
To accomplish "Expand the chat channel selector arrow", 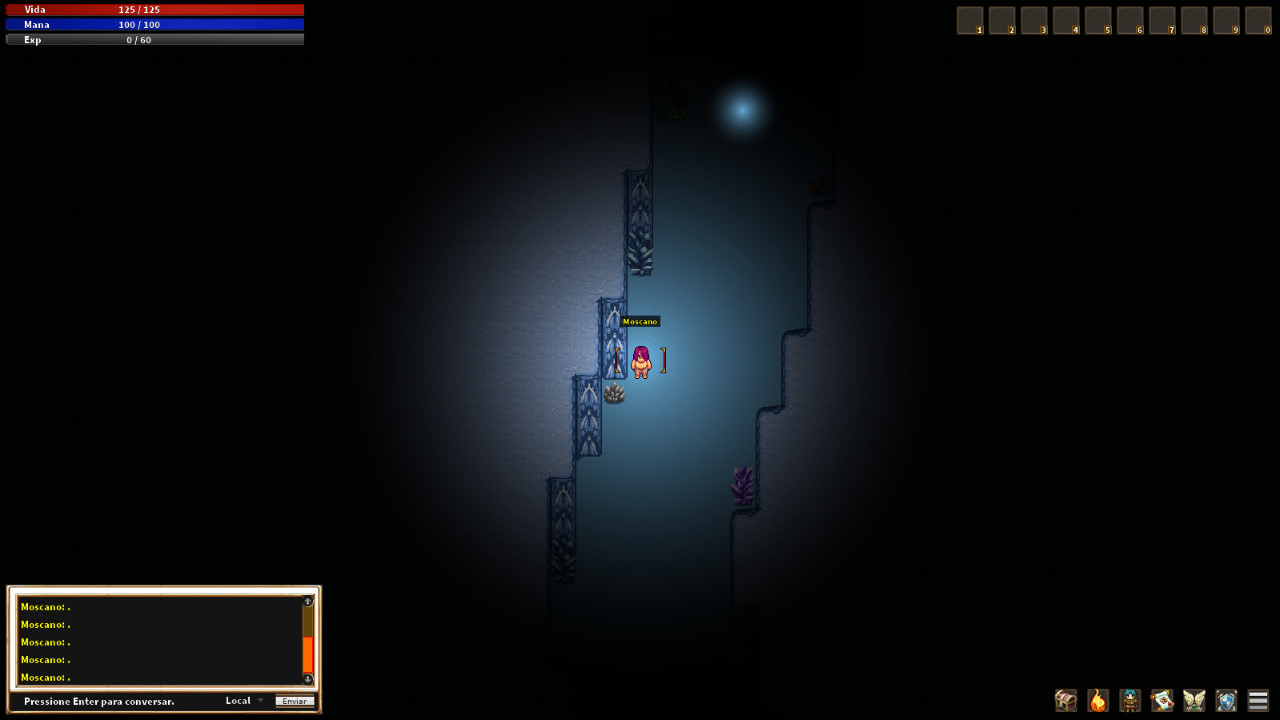I will click(x=260, y=701).
